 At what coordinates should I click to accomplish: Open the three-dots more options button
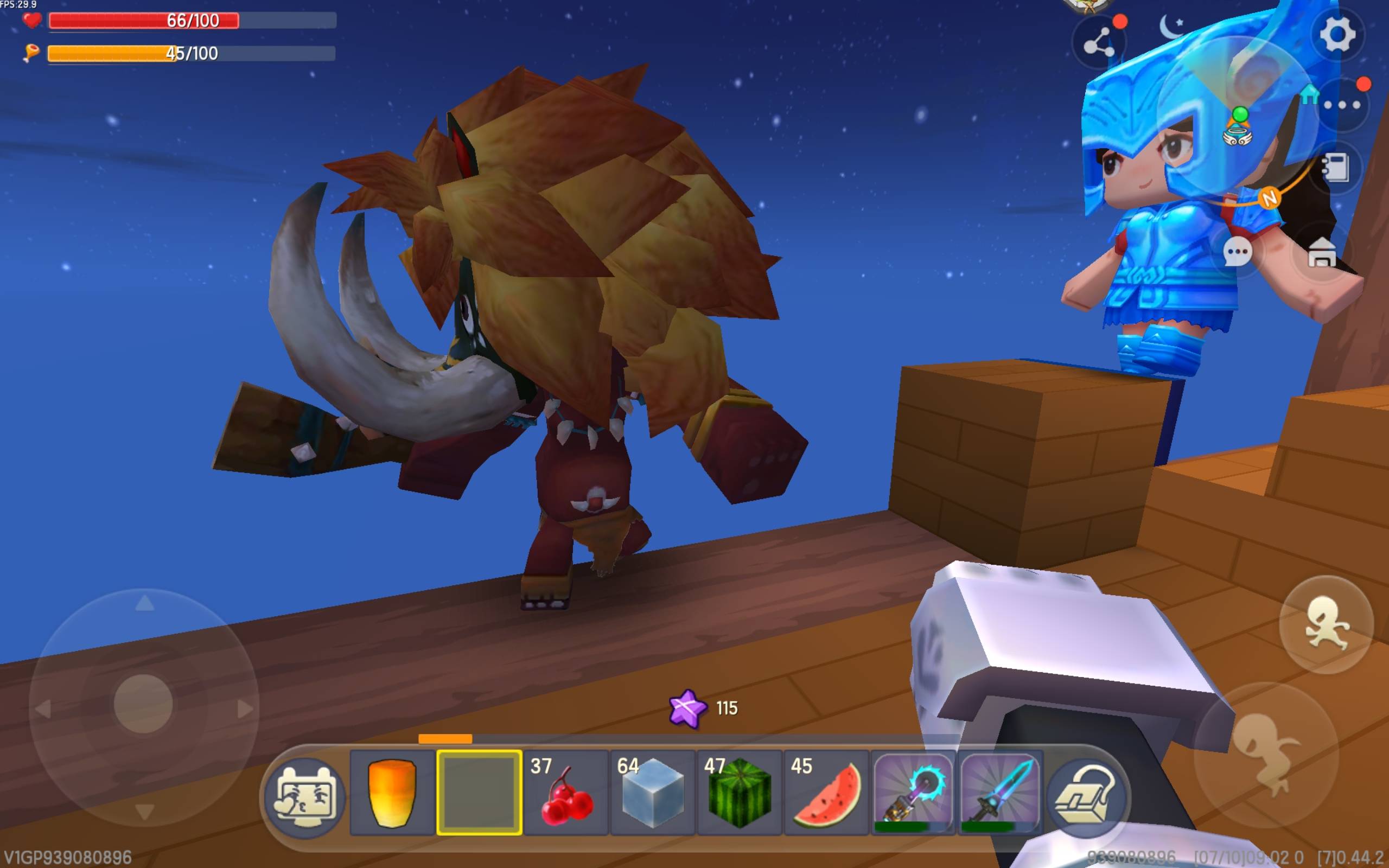(1341, 105)
